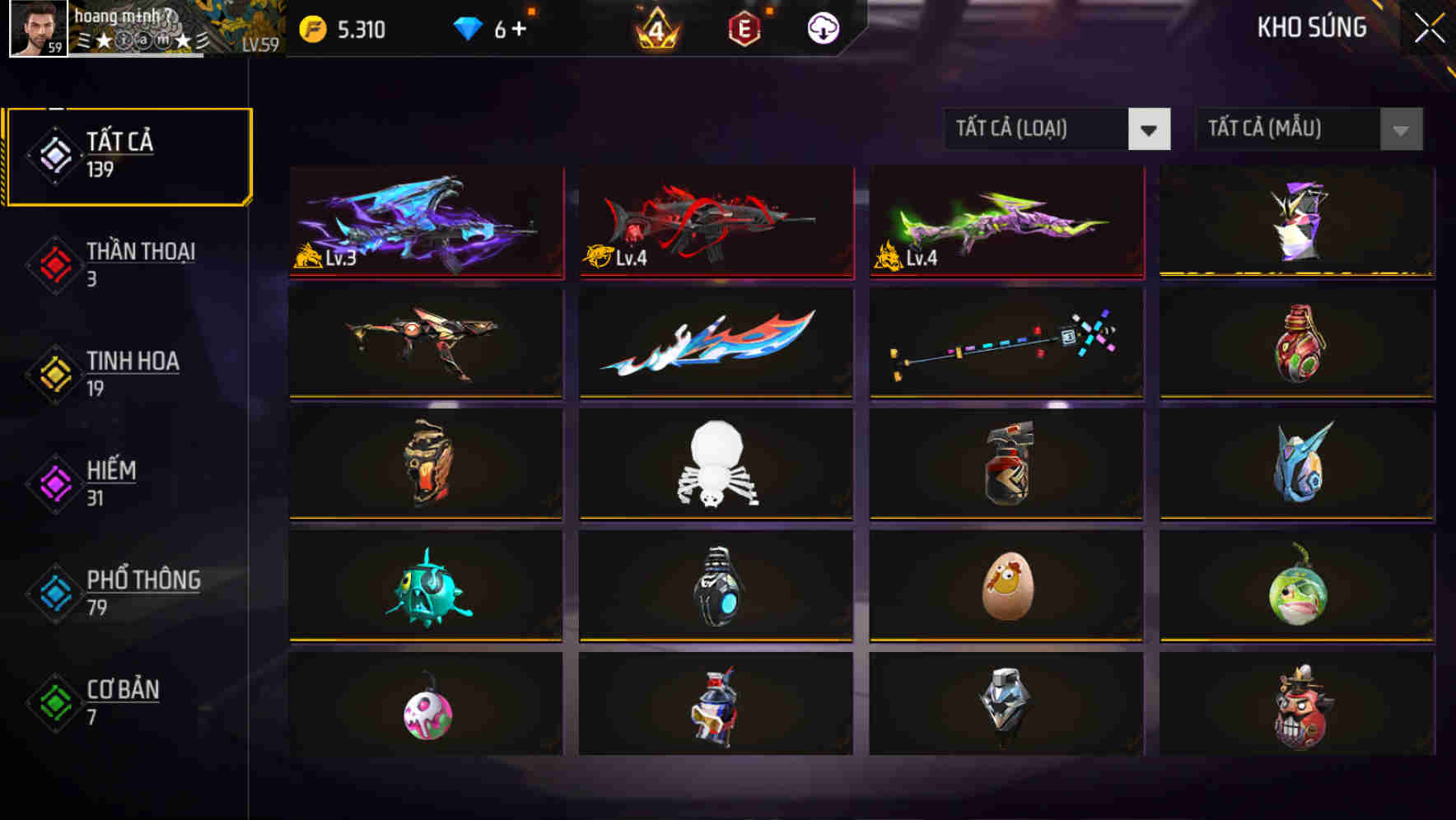Open the gold coin balance icon

pyautogui.click(x=314, y=27)
